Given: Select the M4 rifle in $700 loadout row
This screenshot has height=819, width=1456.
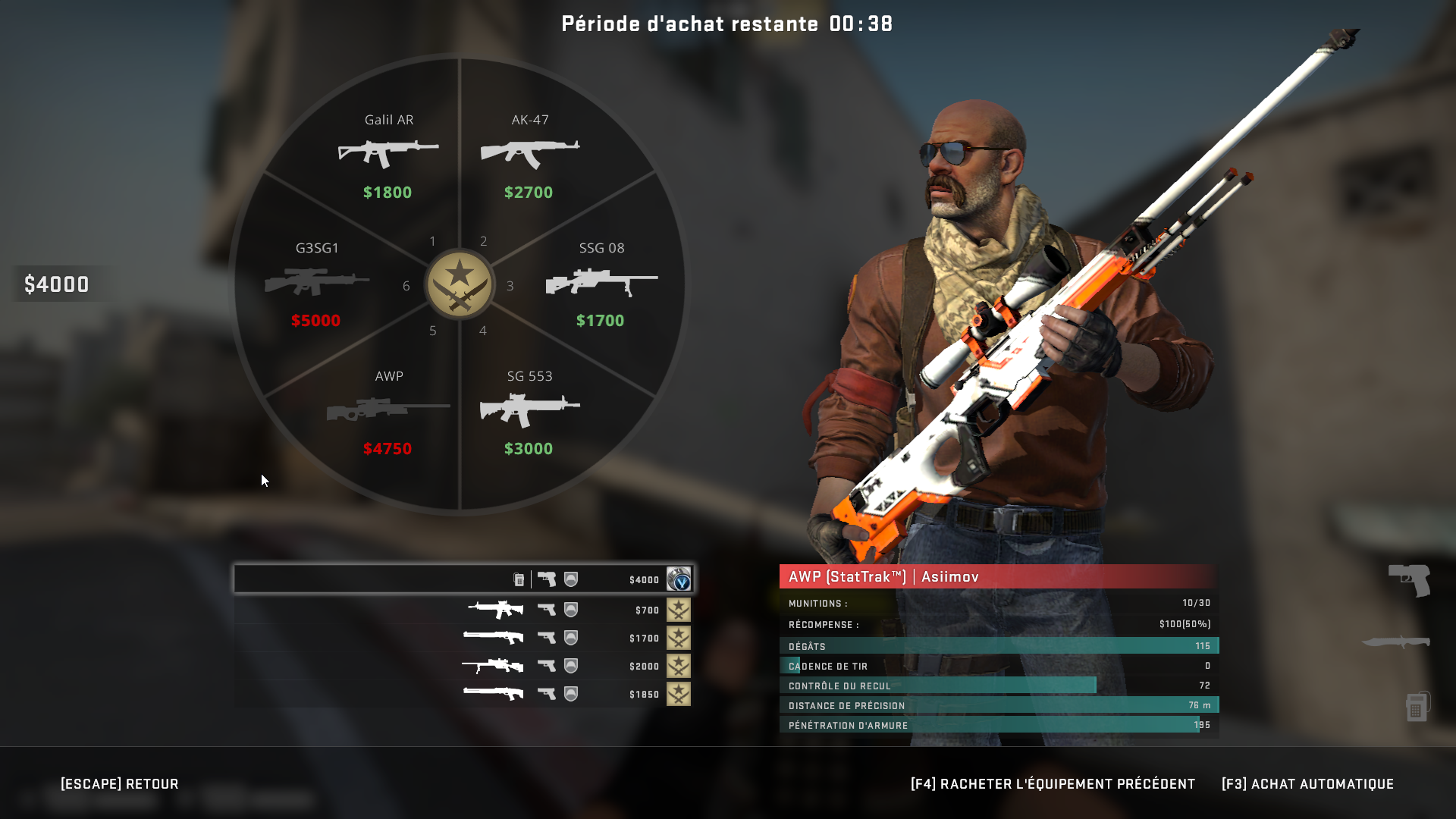Looking at the screenshot, I should point(494,609).
